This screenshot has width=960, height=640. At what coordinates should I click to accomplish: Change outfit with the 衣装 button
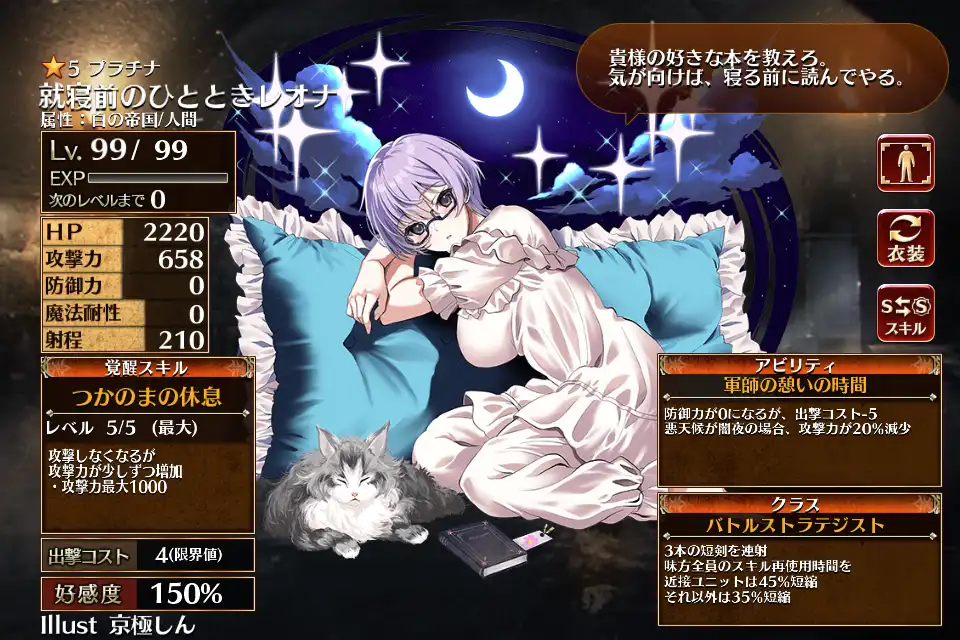[905, 238]
